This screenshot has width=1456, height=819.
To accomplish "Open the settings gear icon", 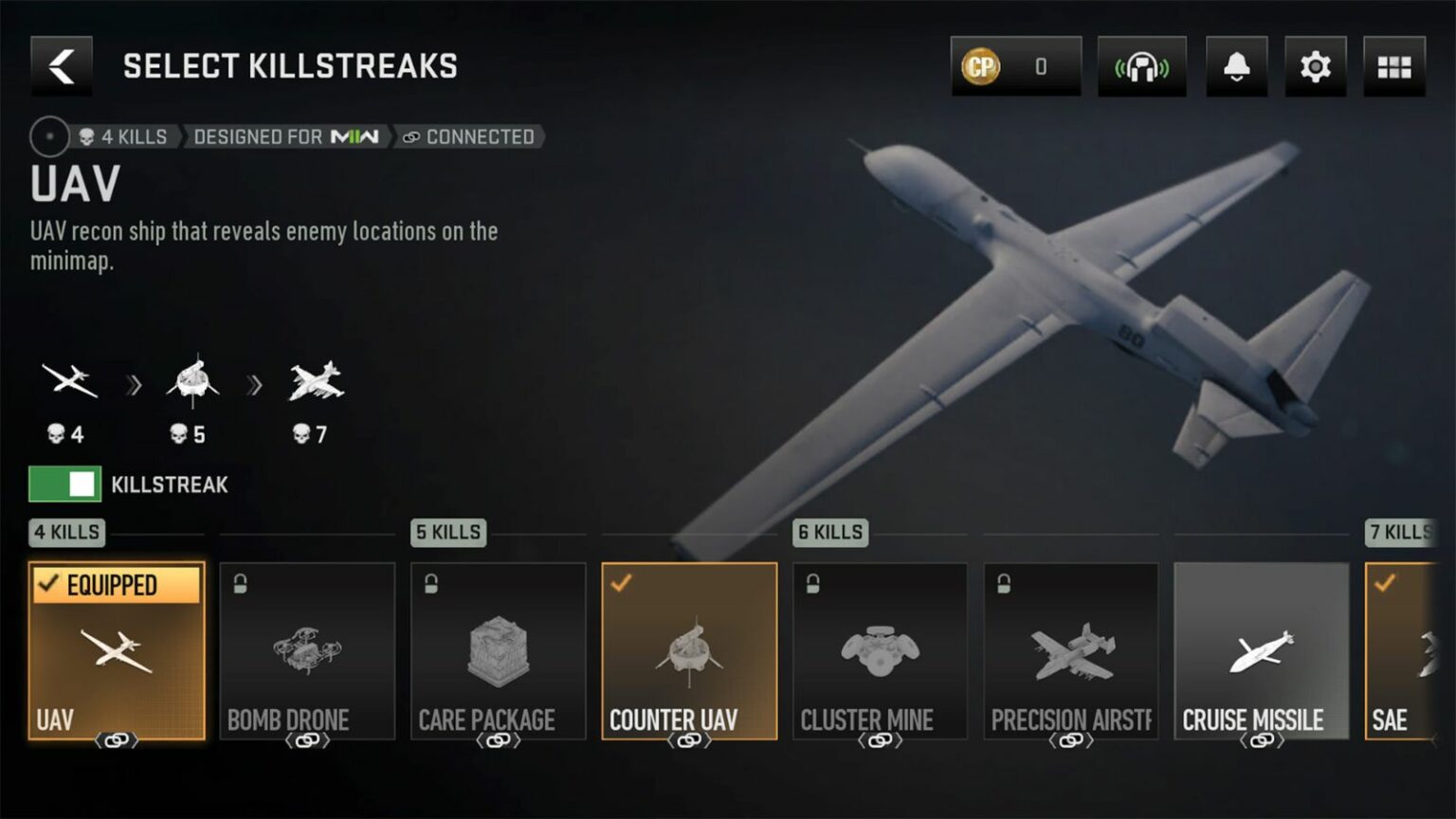I will pos(1314,66).
